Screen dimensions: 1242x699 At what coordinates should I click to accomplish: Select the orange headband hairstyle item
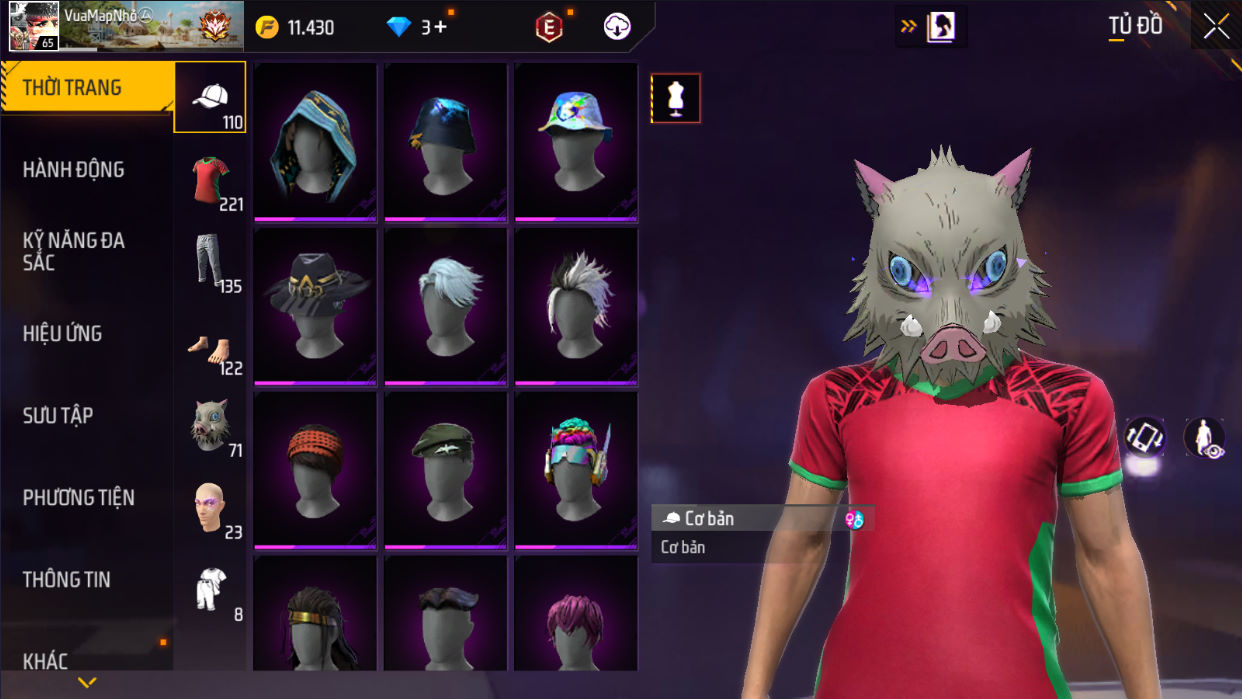click(x=315, y=469)
